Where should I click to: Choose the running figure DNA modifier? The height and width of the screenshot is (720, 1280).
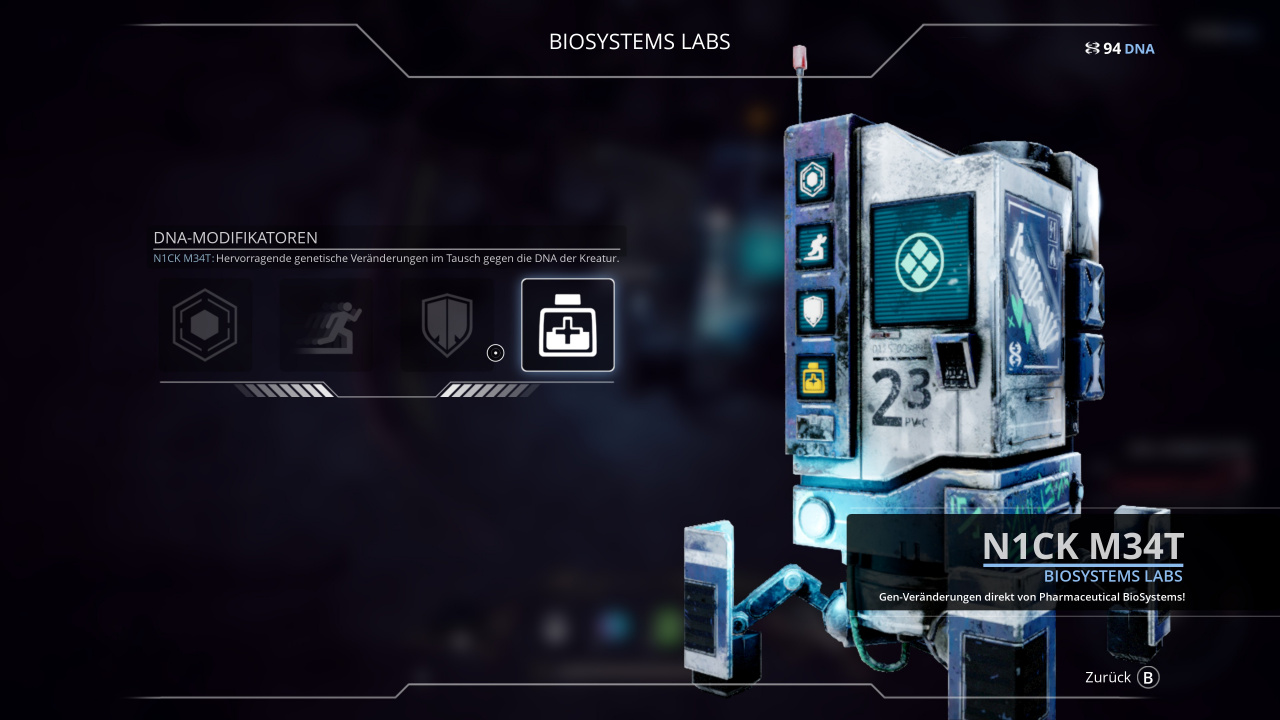click(326, 325)
